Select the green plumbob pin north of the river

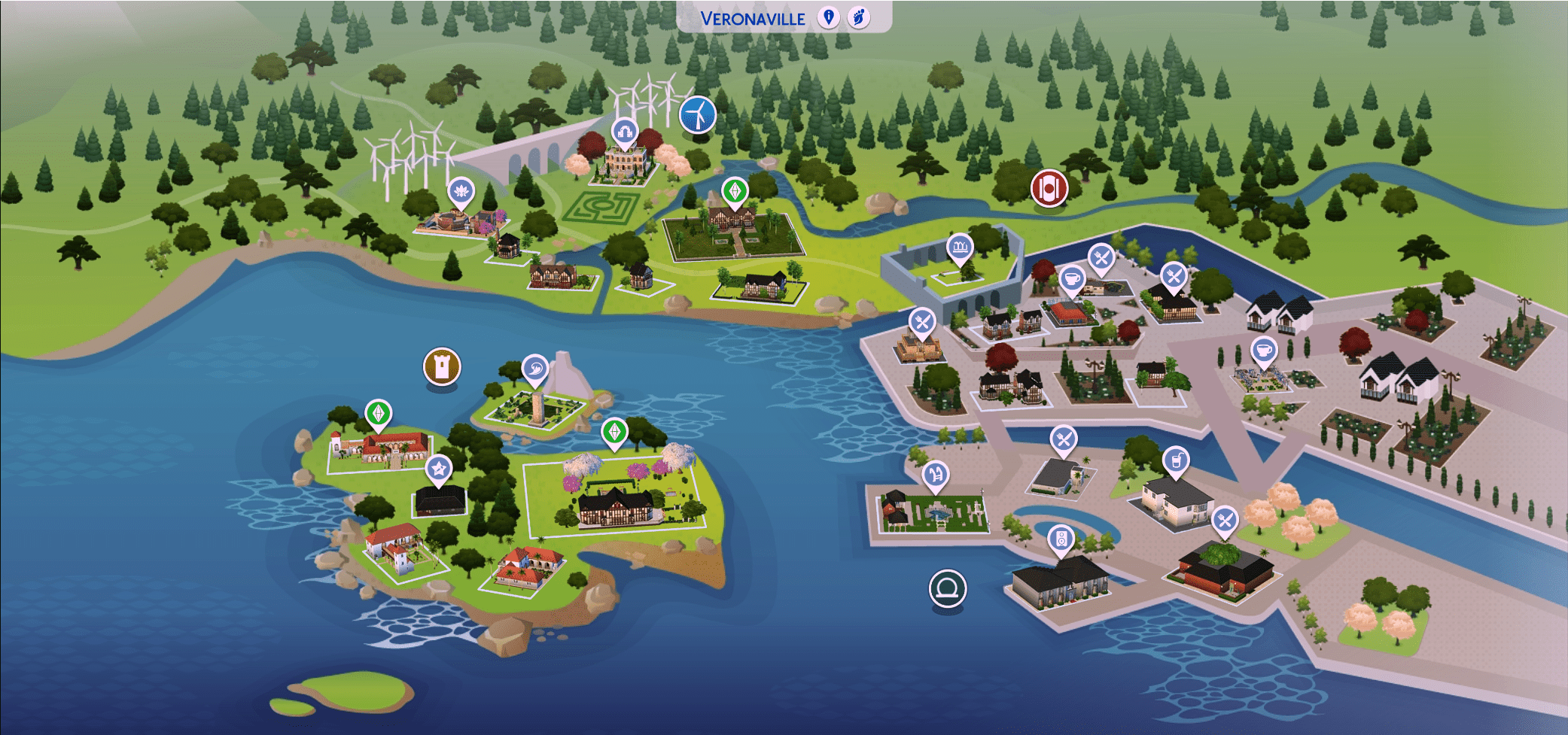tap(735, 191)
